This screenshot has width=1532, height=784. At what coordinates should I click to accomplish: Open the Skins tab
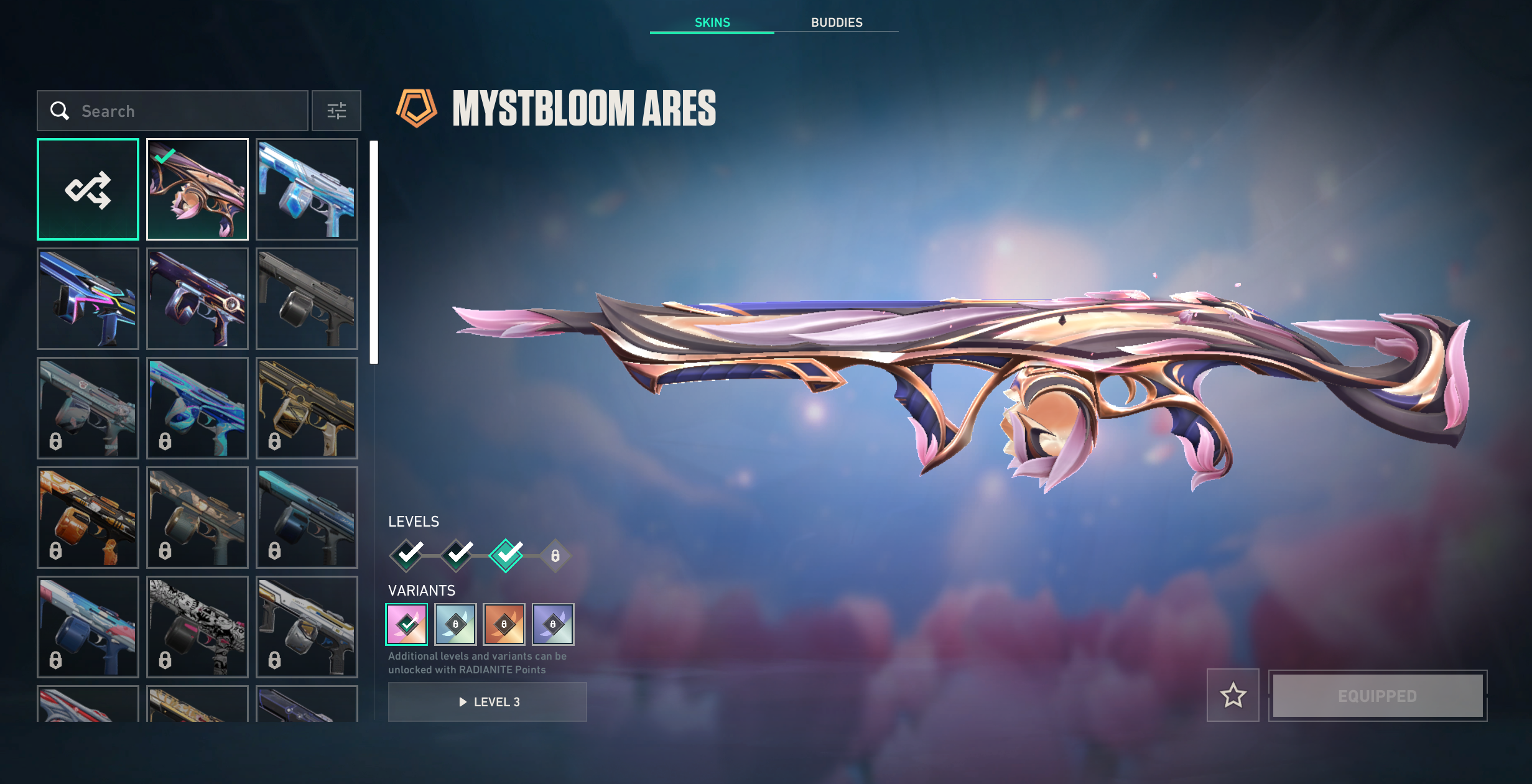pyautogui.click(x=712, y=22)
